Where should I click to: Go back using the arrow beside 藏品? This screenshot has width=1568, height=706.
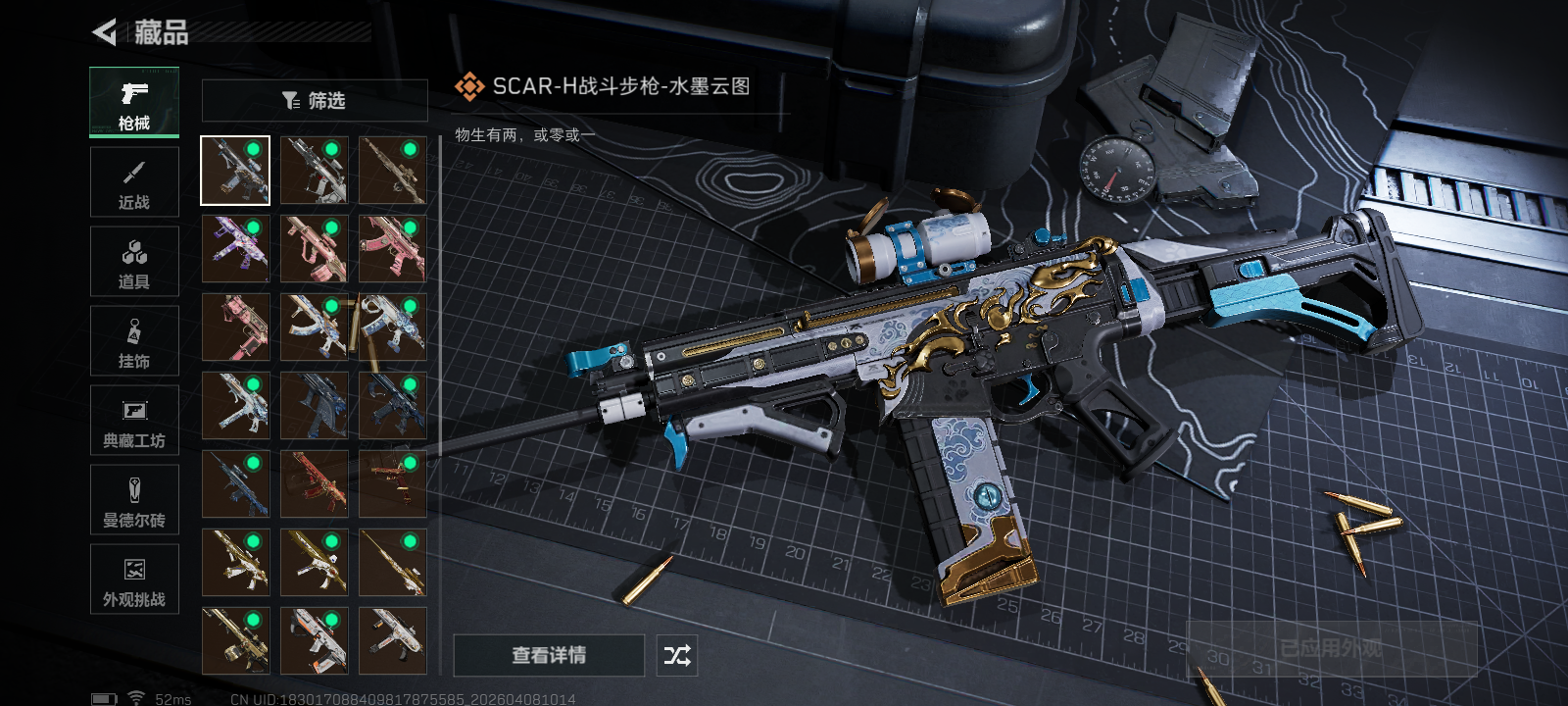point(104,32)
